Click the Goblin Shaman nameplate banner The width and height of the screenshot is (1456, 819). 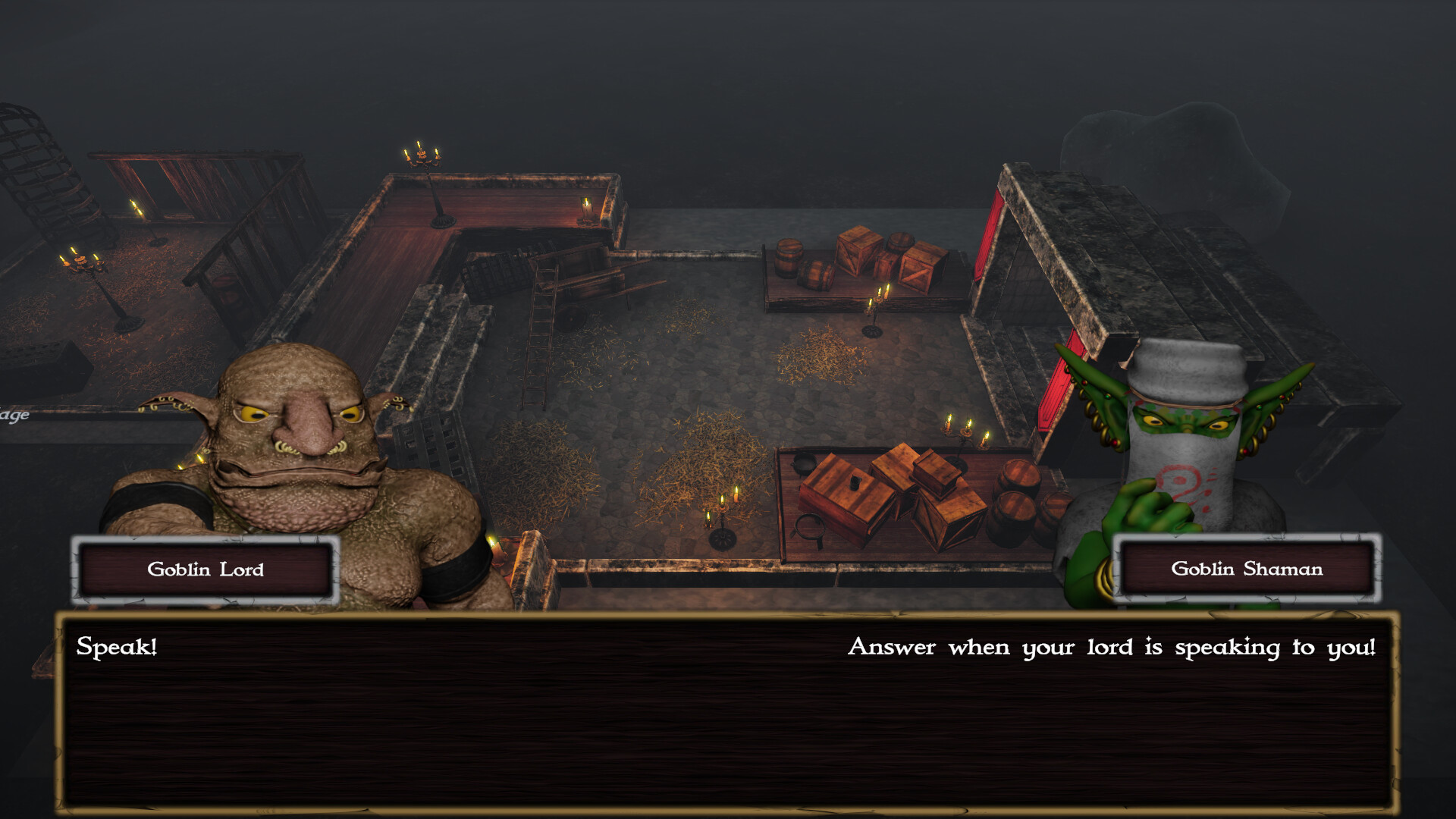point(1248,570)
